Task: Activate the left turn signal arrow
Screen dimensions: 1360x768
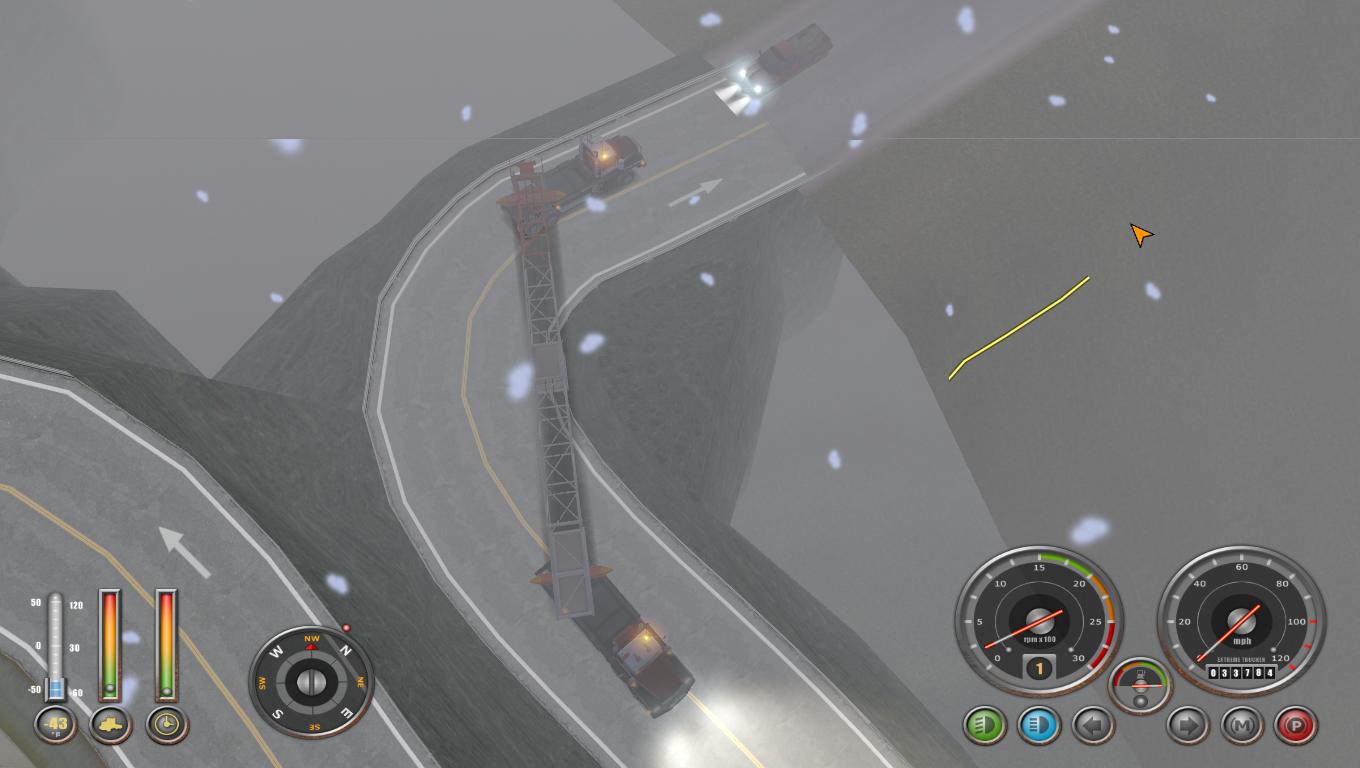Action: coord(1092,724)
